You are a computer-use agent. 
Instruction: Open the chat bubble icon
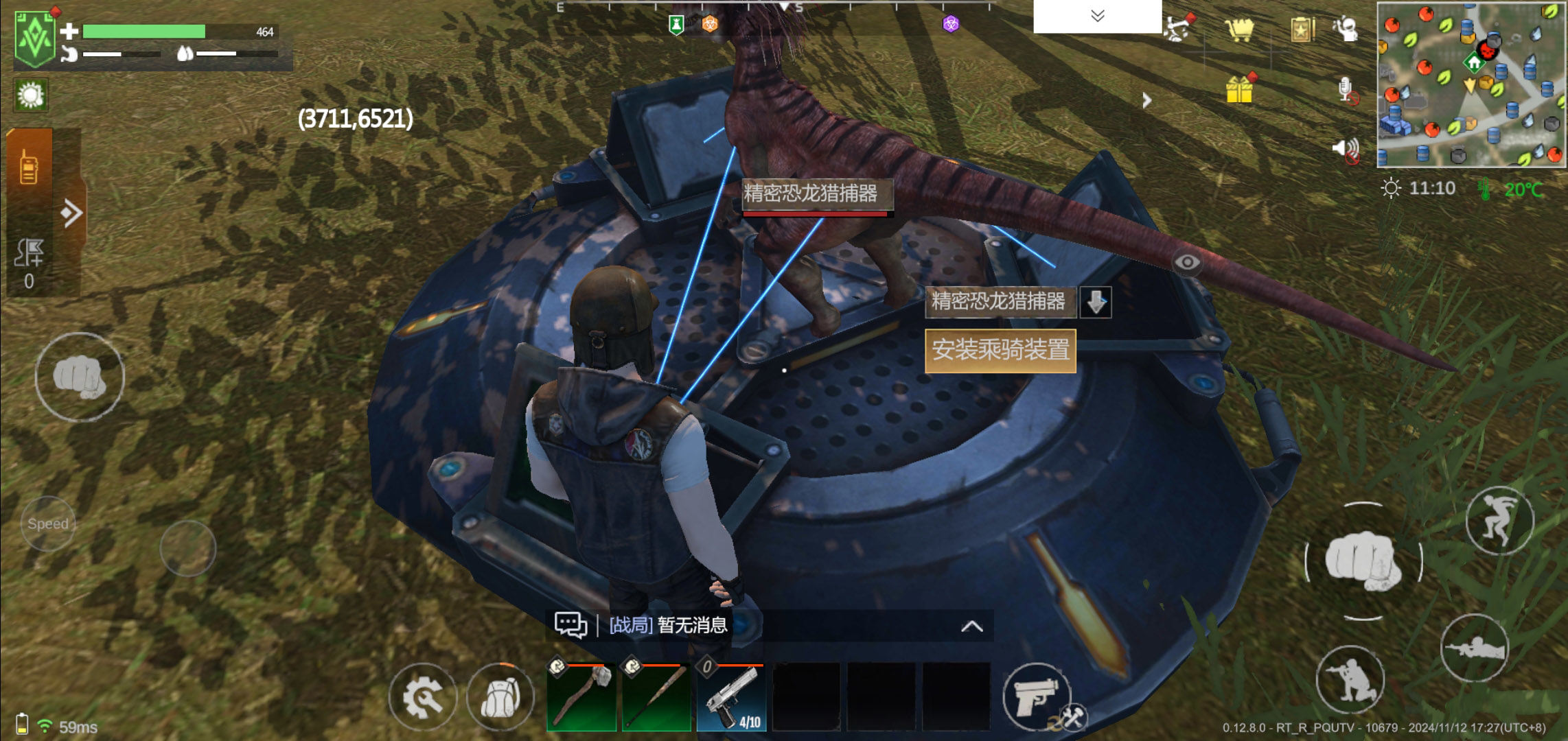(x=570, y=625)
